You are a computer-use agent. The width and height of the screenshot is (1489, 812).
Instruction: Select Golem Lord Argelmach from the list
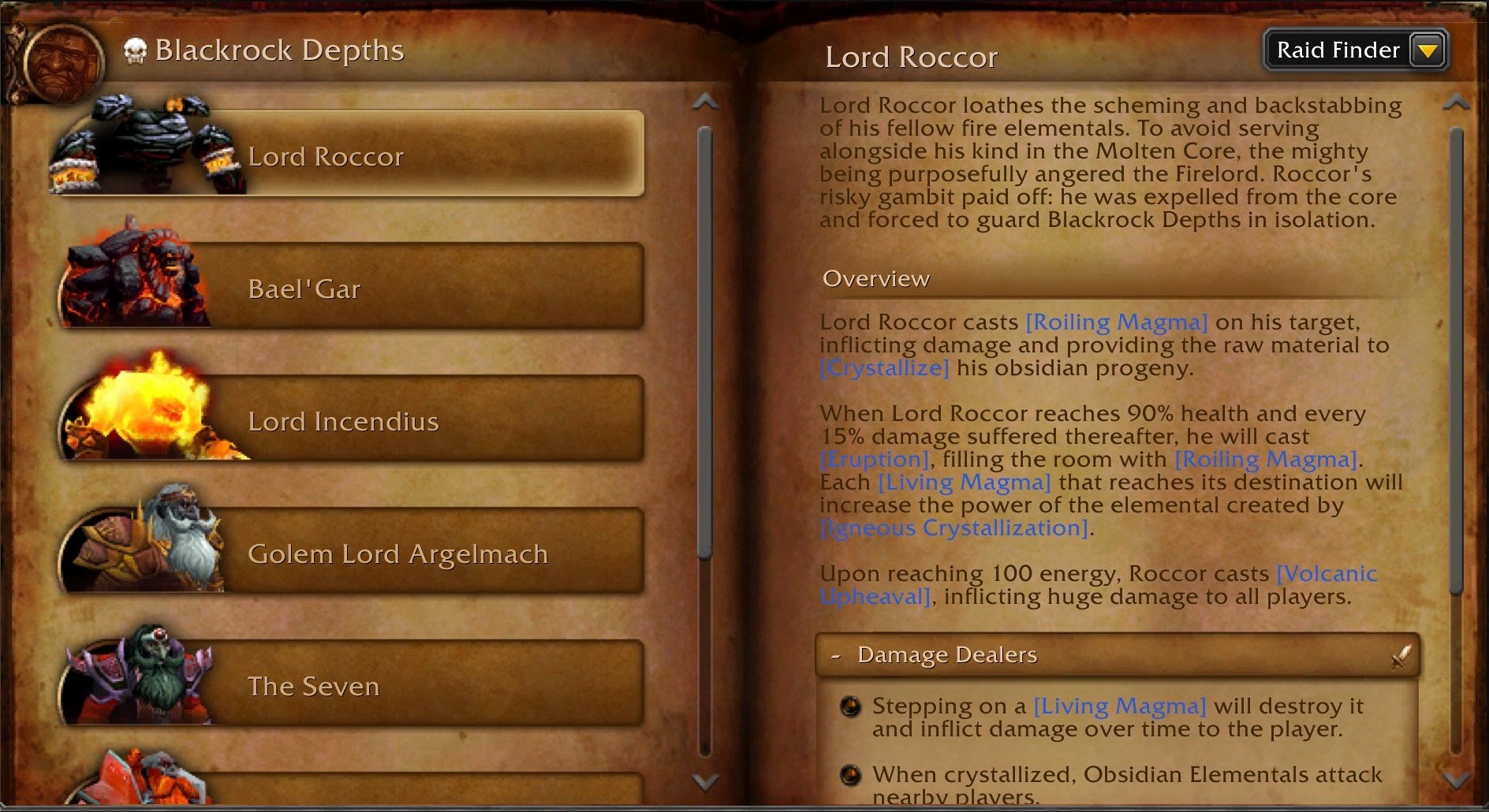click(426, 553)
